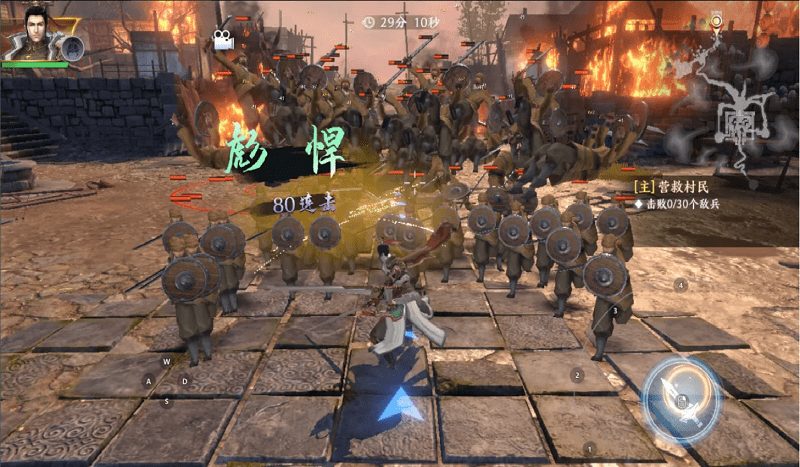This screenshot has height=467, width=800.
Task: Activate skill button number 3
Action: [614, 311]
